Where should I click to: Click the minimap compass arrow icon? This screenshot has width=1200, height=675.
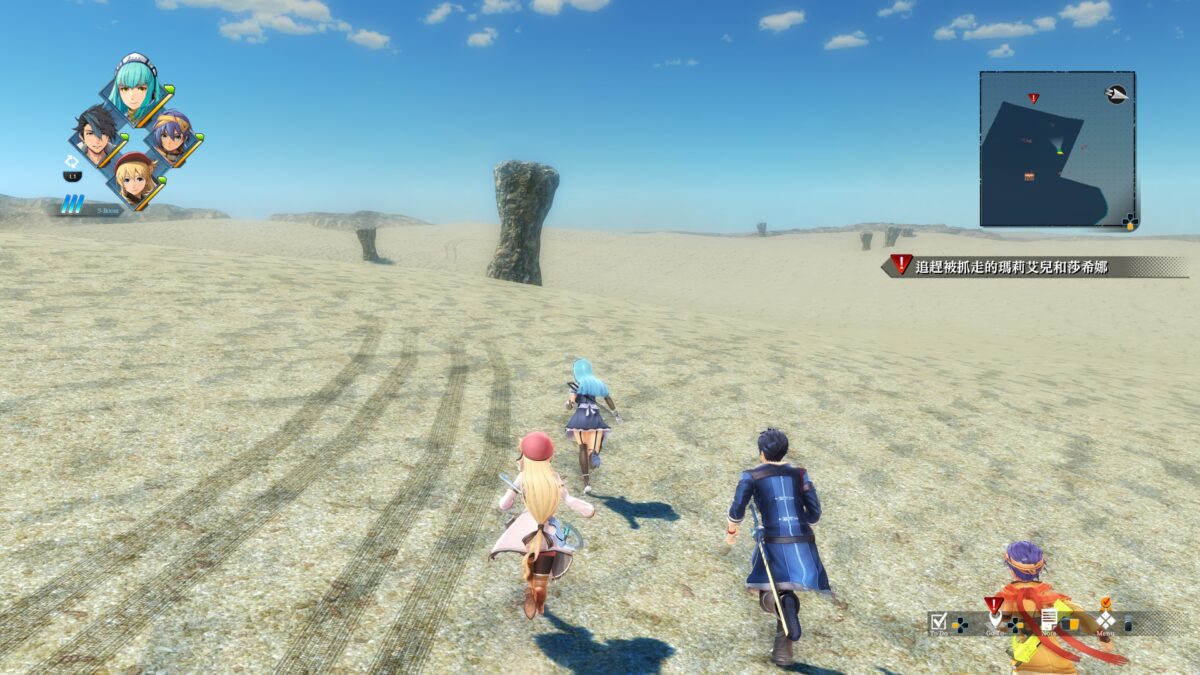(x=1116, y=94)
